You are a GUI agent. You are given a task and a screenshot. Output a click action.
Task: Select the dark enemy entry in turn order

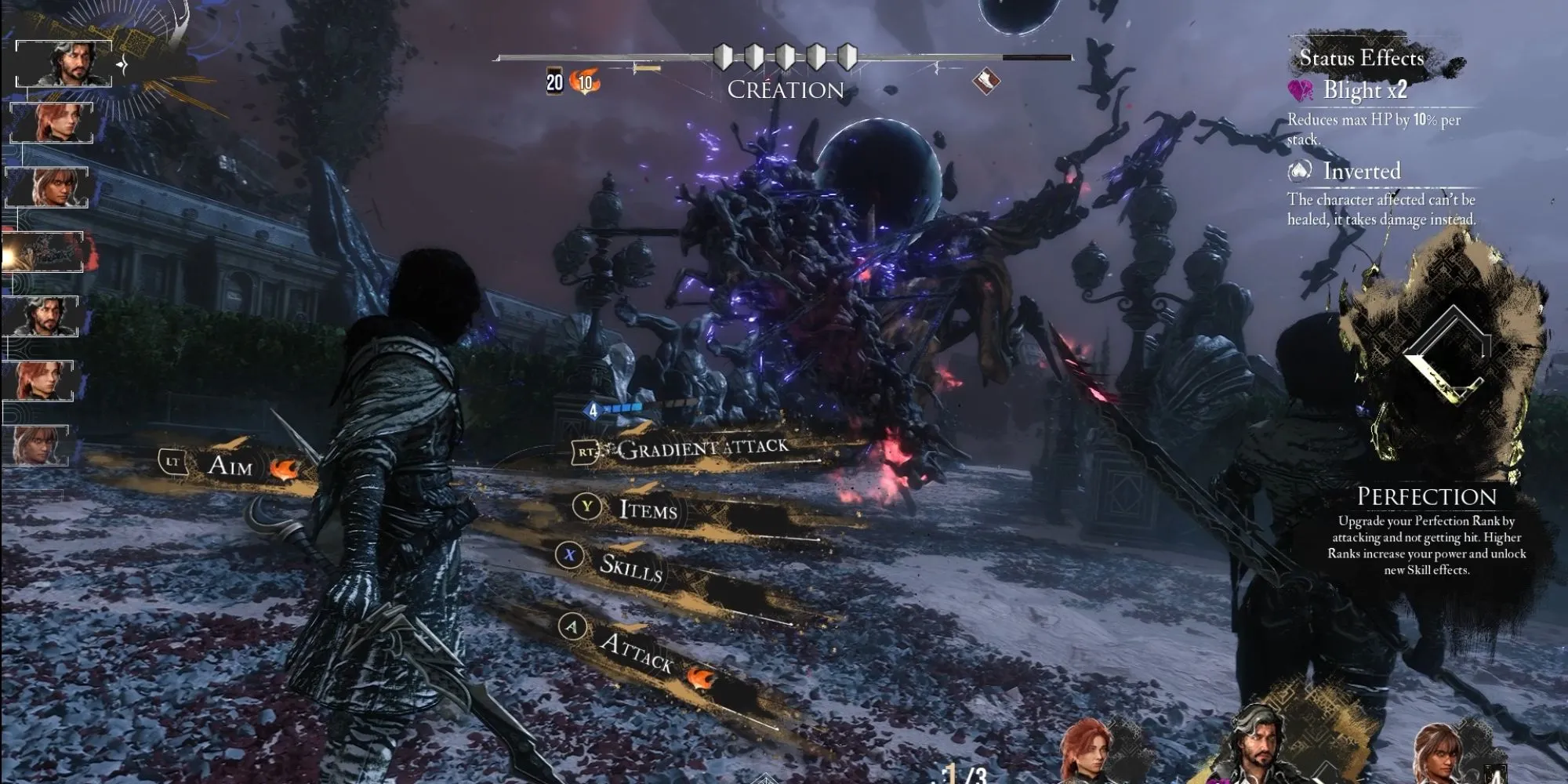(x=44, y=252)
